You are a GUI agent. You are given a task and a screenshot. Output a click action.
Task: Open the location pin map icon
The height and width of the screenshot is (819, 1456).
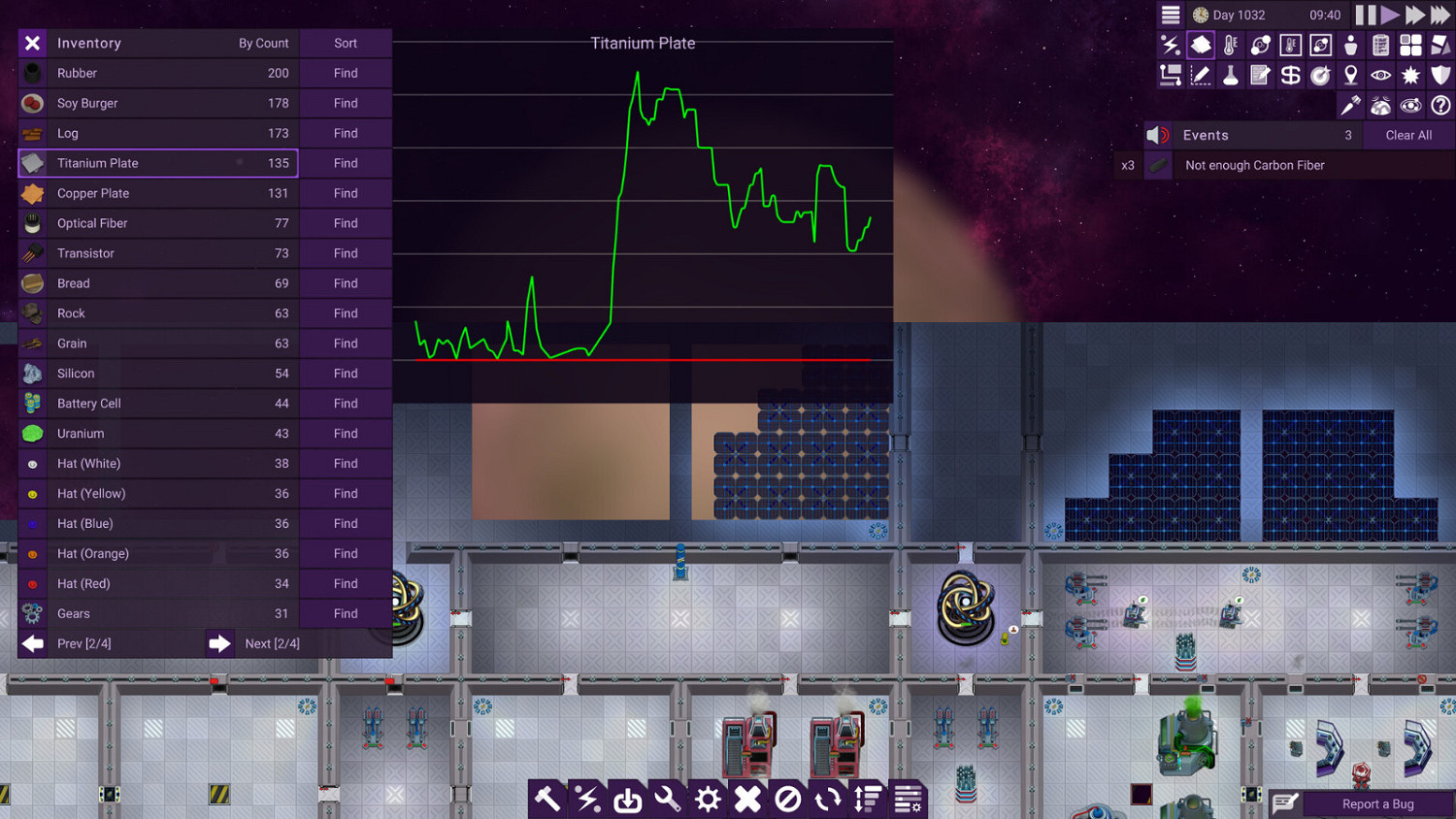1350,74
